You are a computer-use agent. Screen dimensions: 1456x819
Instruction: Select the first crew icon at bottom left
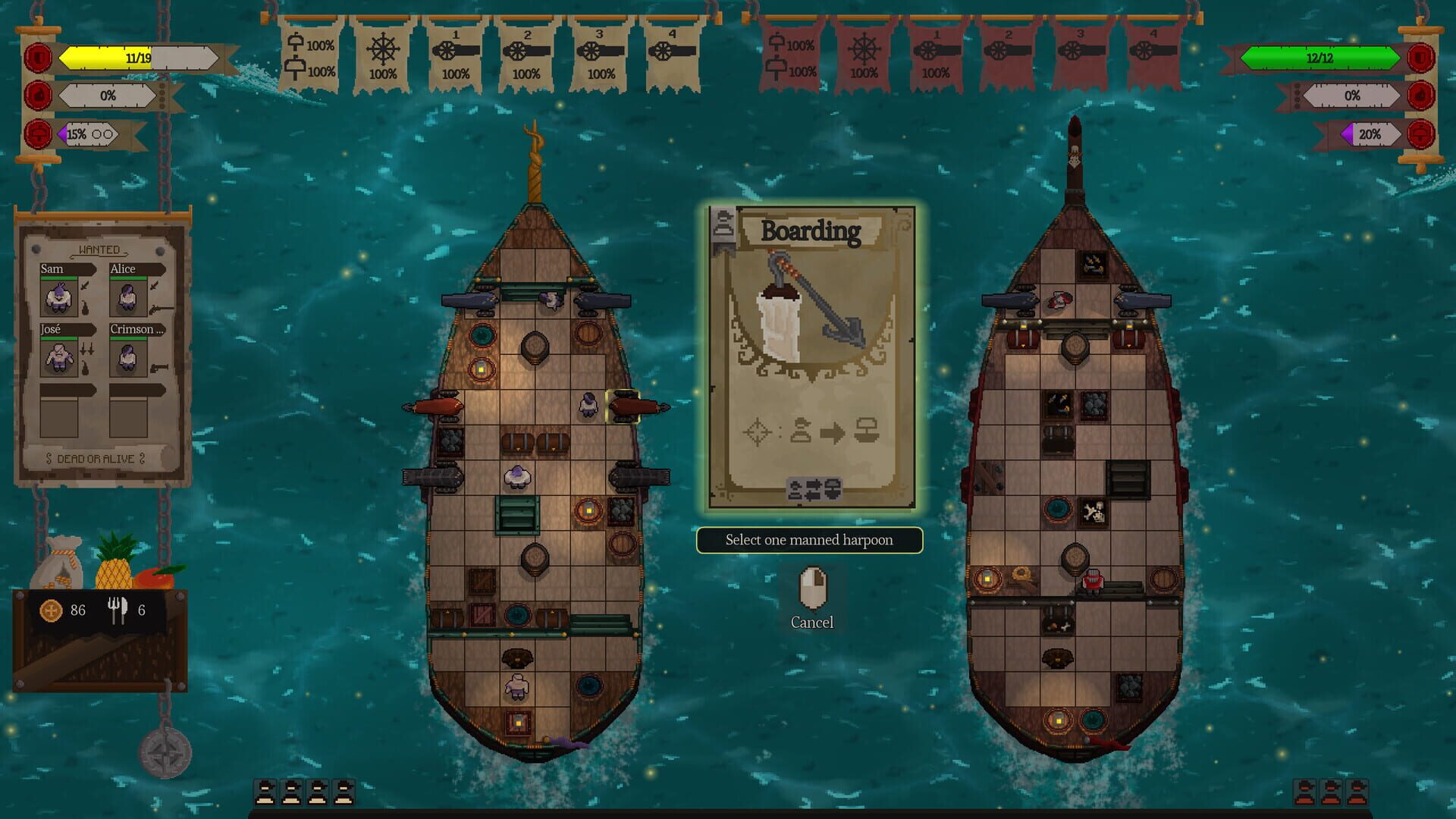point(265,792)
